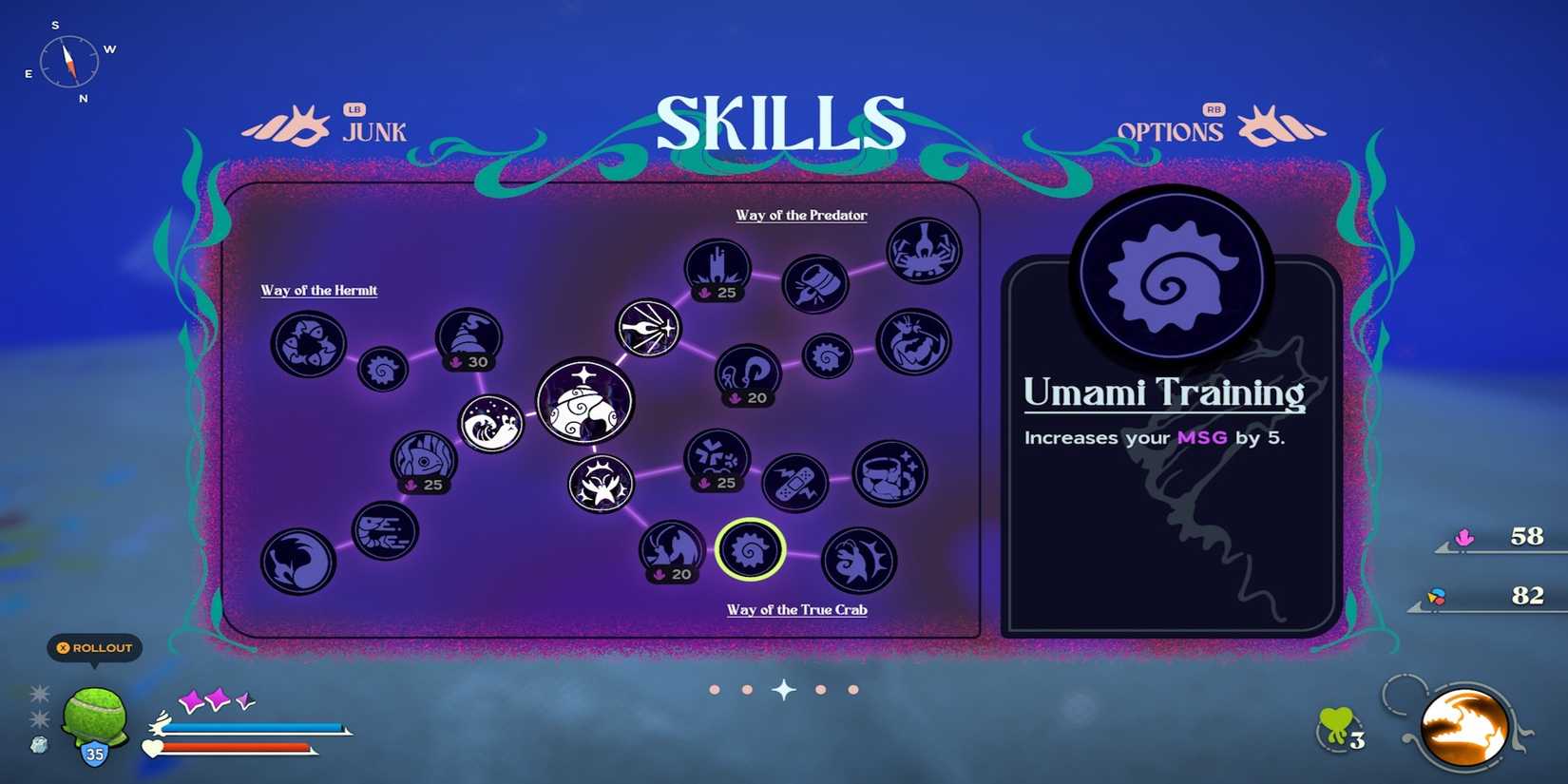Image resolution: width=1568 pixels, height=784 pixels.
Task: Open the large central moon snail skill node
Action: (586, 402)
